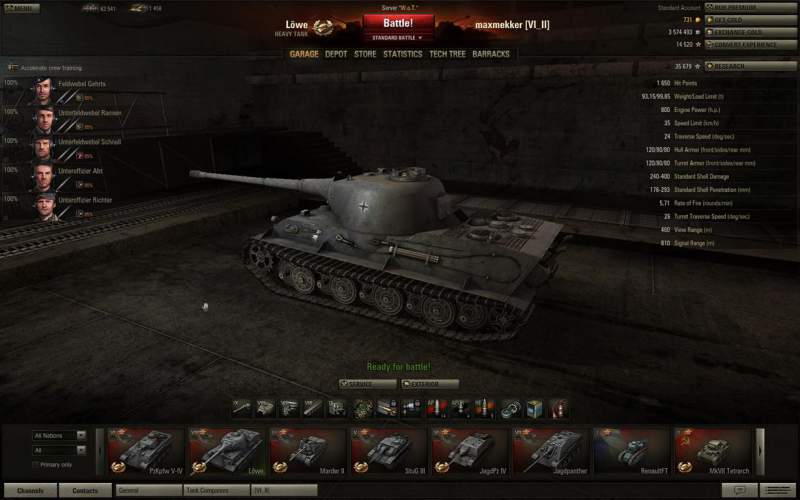
Task: Open Research for this tank
Action: pyautogui.click(x=749, y=66)
